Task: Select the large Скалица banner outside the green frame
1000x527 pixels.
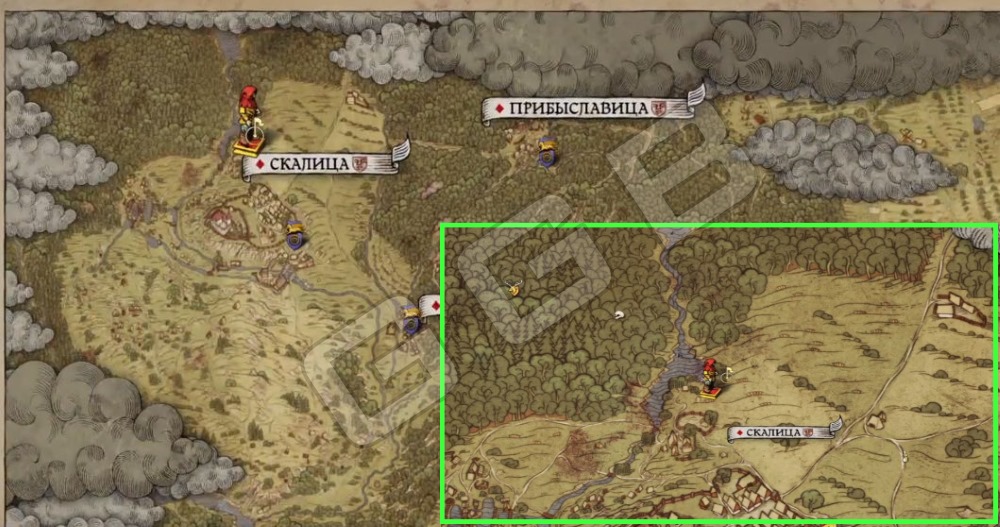Action: click(x=318, y=163)
